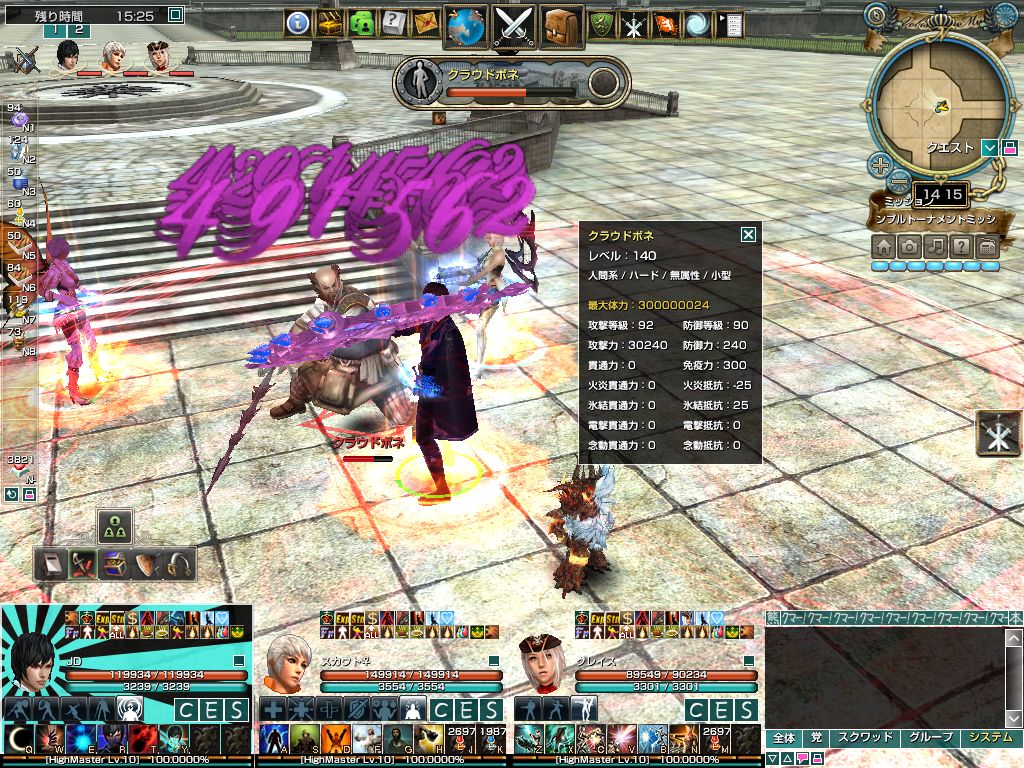Zoom in the minimap with plus button
1024x768 pixels.
880,165
